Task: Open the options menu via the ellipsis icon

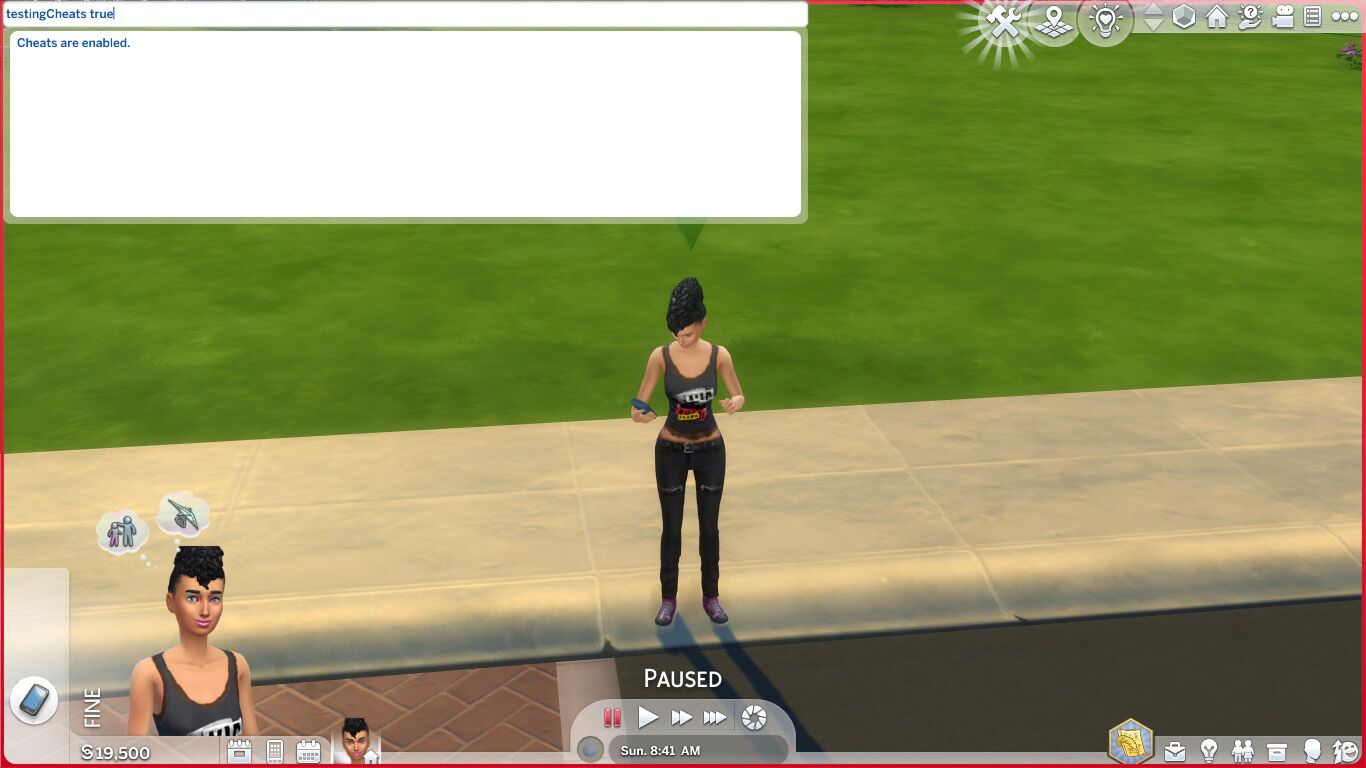Action: pyautogui.click(x=1343, y=17)
